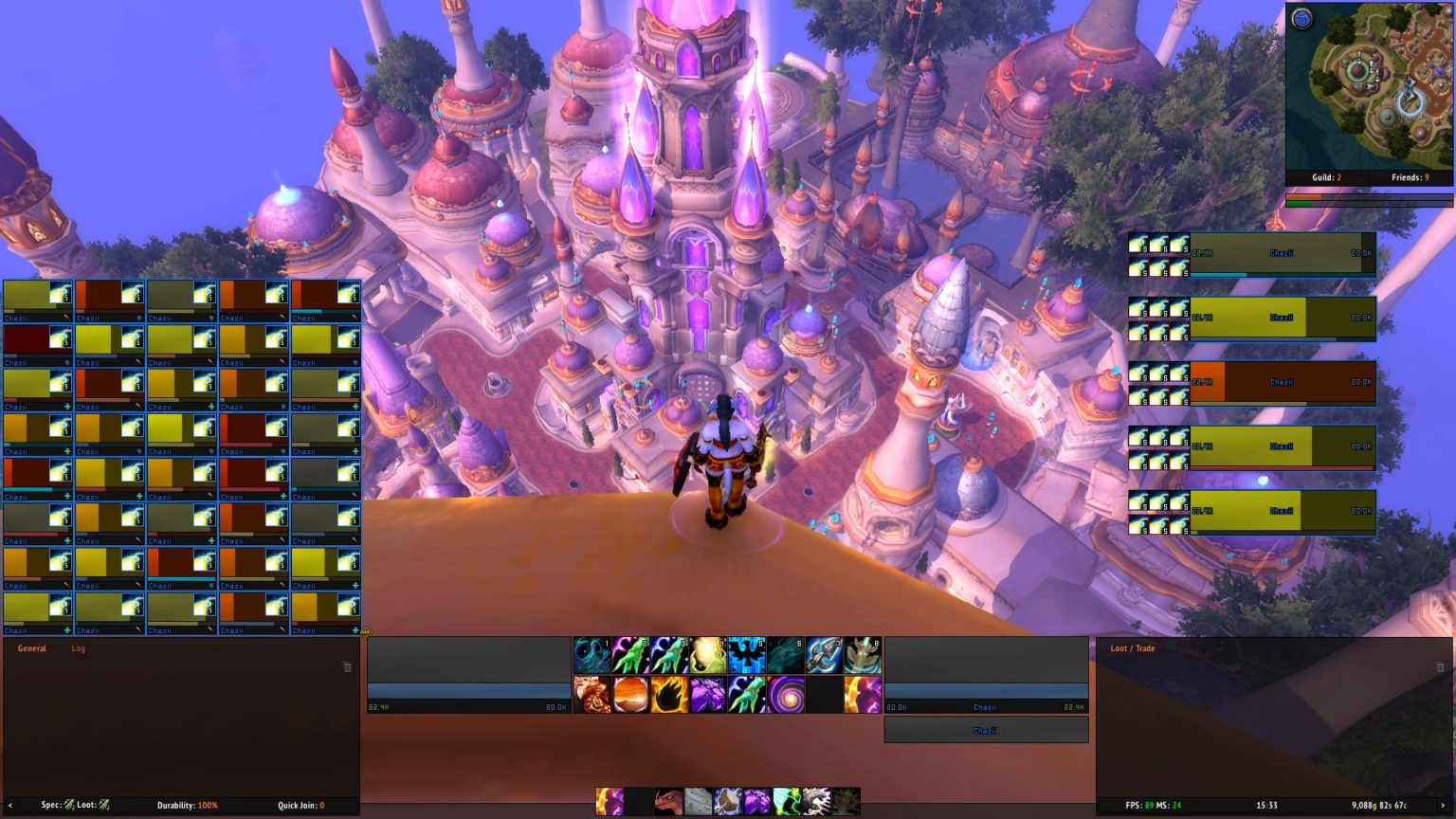Open the Loot / Trade chat tab
This screenshot has width=1456, height=819.
(1134, 649)
